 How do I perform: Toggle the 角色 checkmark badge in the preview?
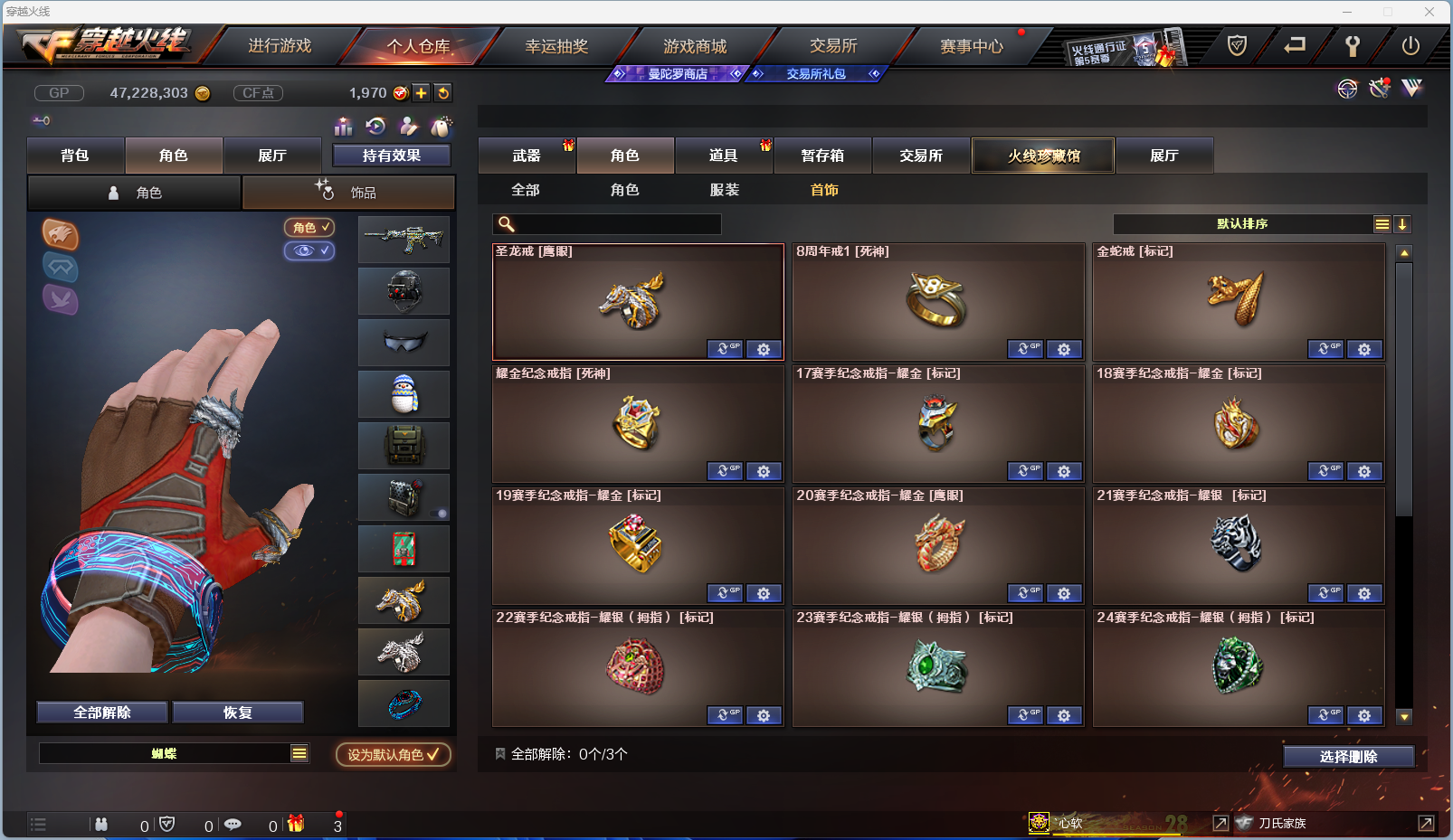tap(309, 228)
